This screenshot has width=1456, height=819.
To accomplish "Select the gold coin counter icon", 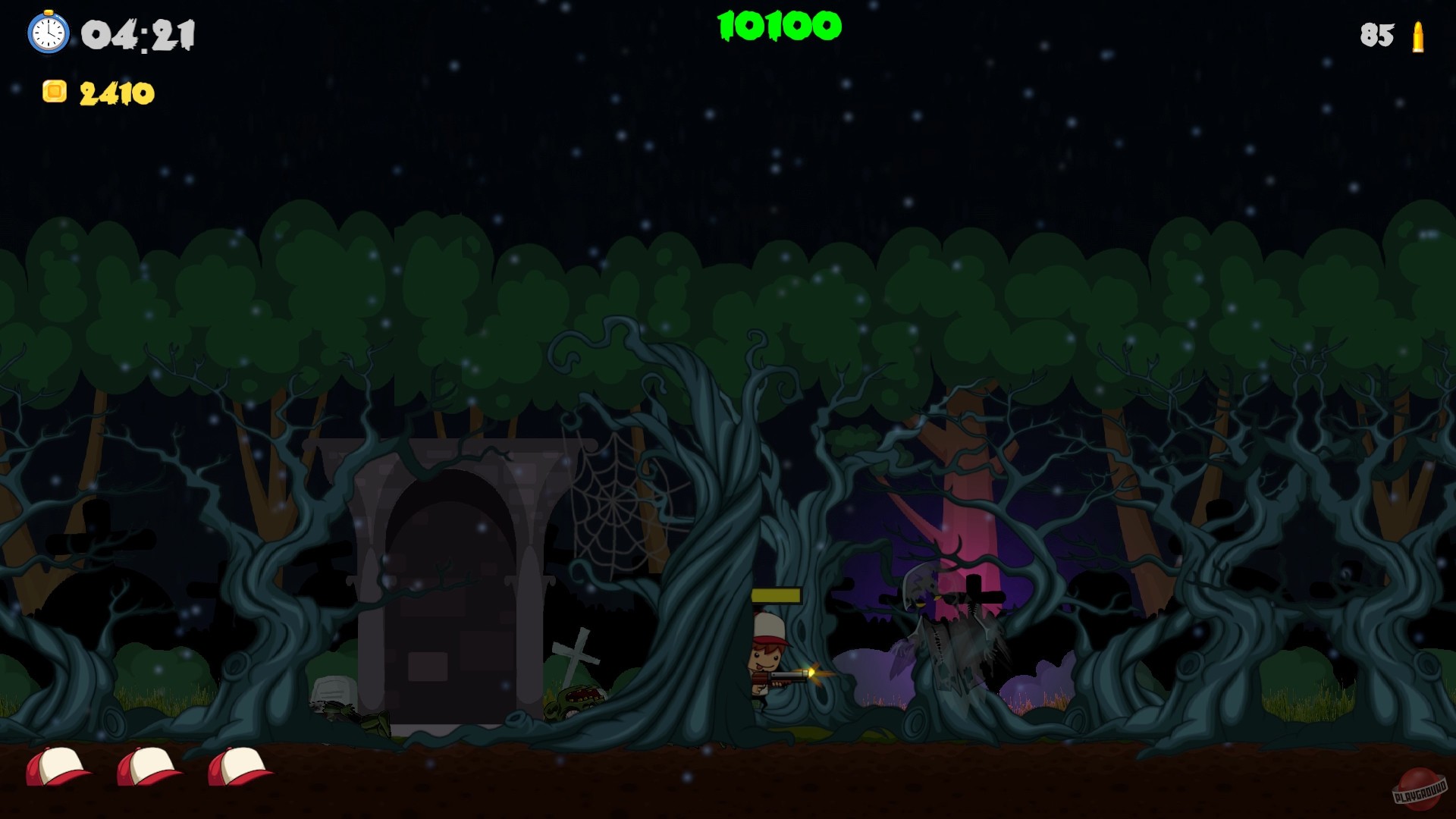I will coord(55,91).
